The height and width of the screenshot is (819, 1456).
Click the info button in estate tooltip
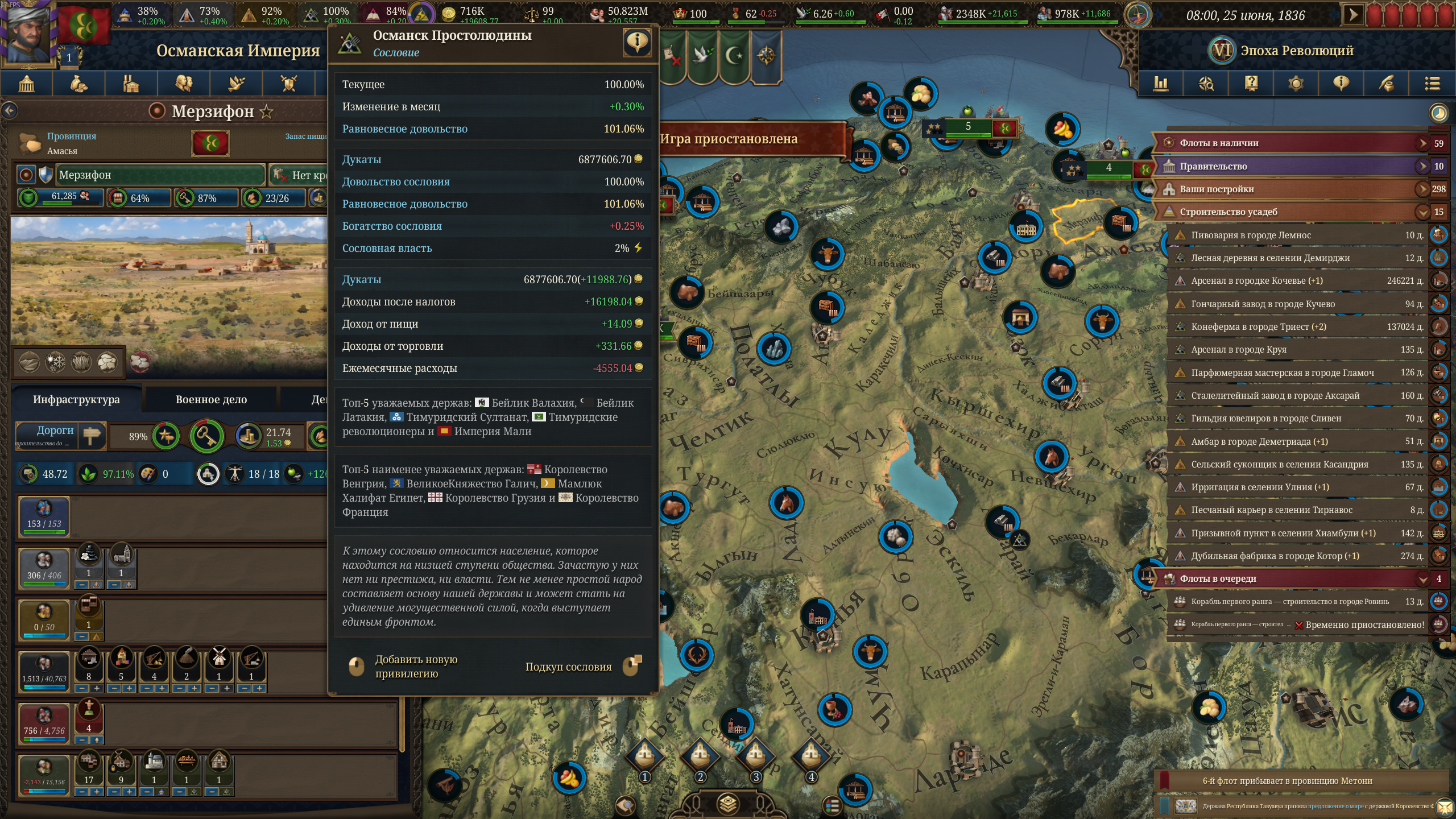(637, 42)
